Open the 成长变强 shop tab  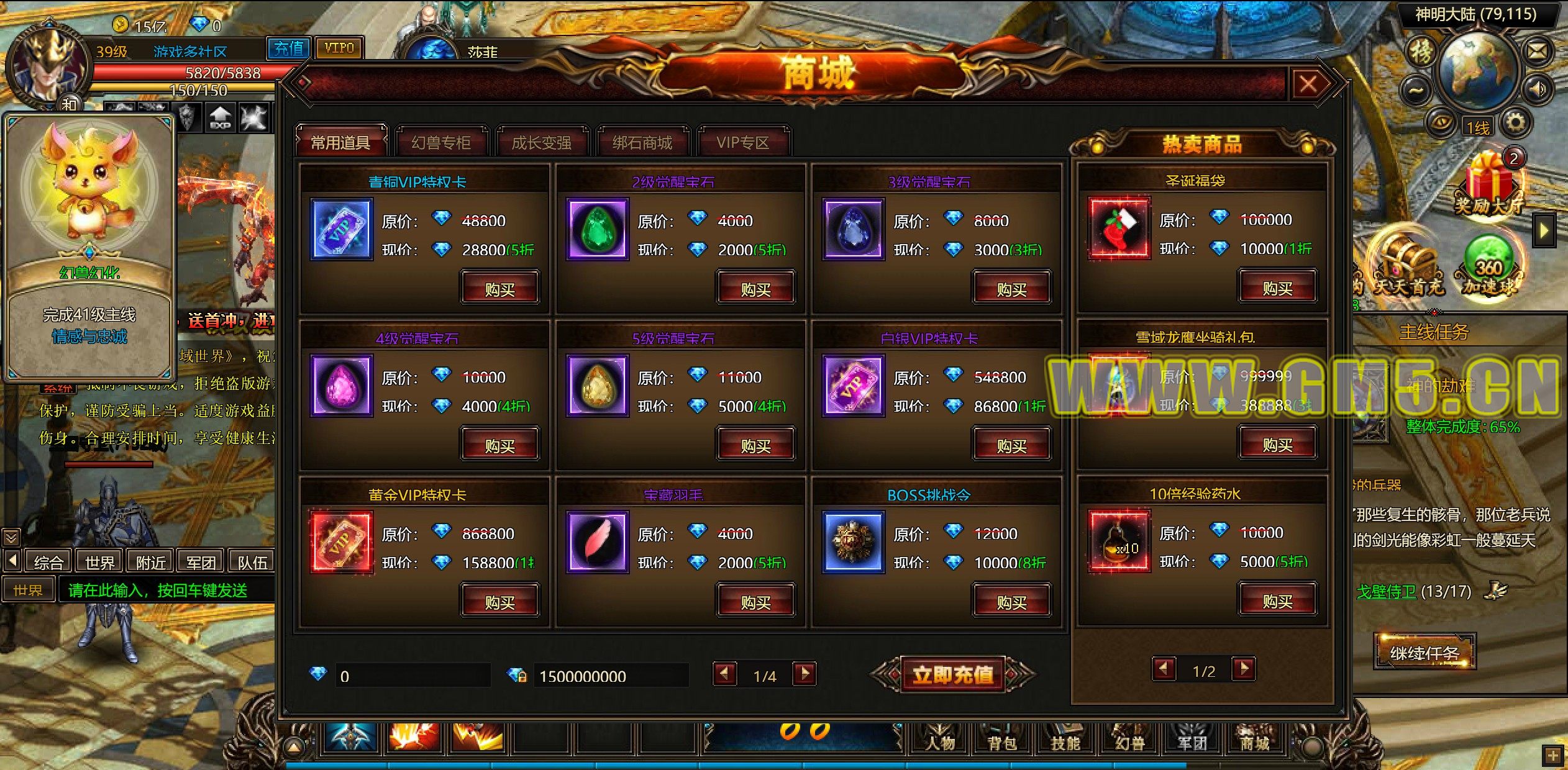coord(541,143)
